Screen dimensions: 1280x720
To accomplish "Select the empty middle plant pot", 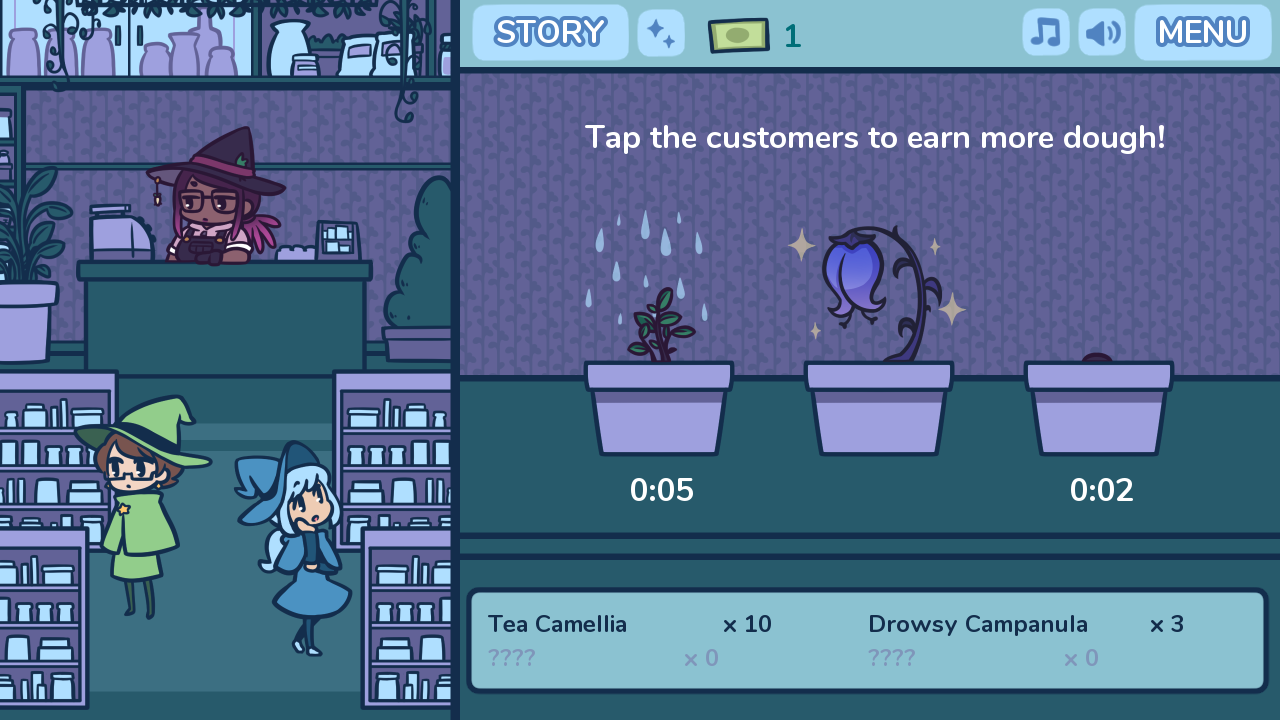I will (878, 410).
